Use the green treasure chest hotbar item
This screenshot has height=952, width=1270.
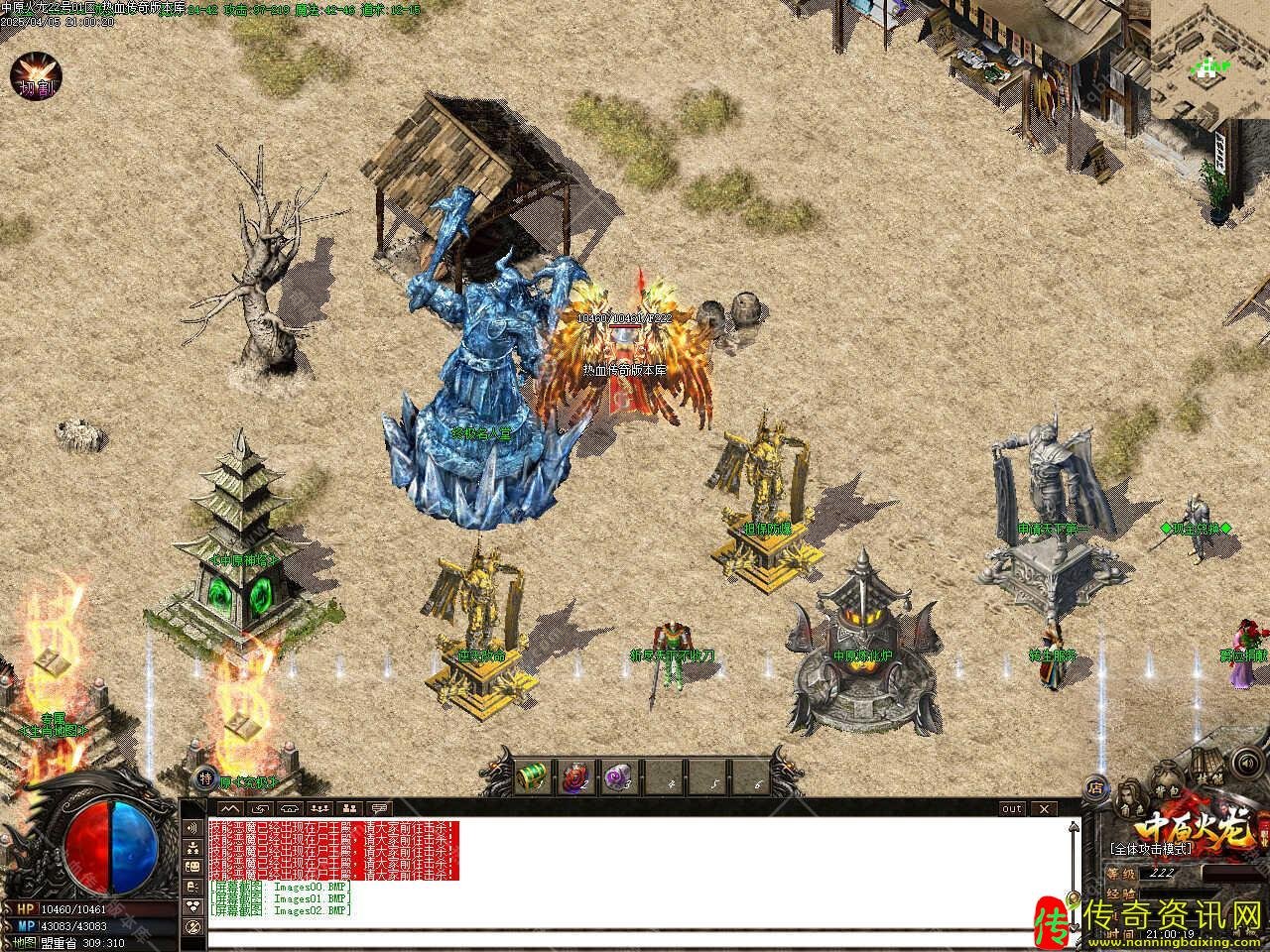coord(534,773)
